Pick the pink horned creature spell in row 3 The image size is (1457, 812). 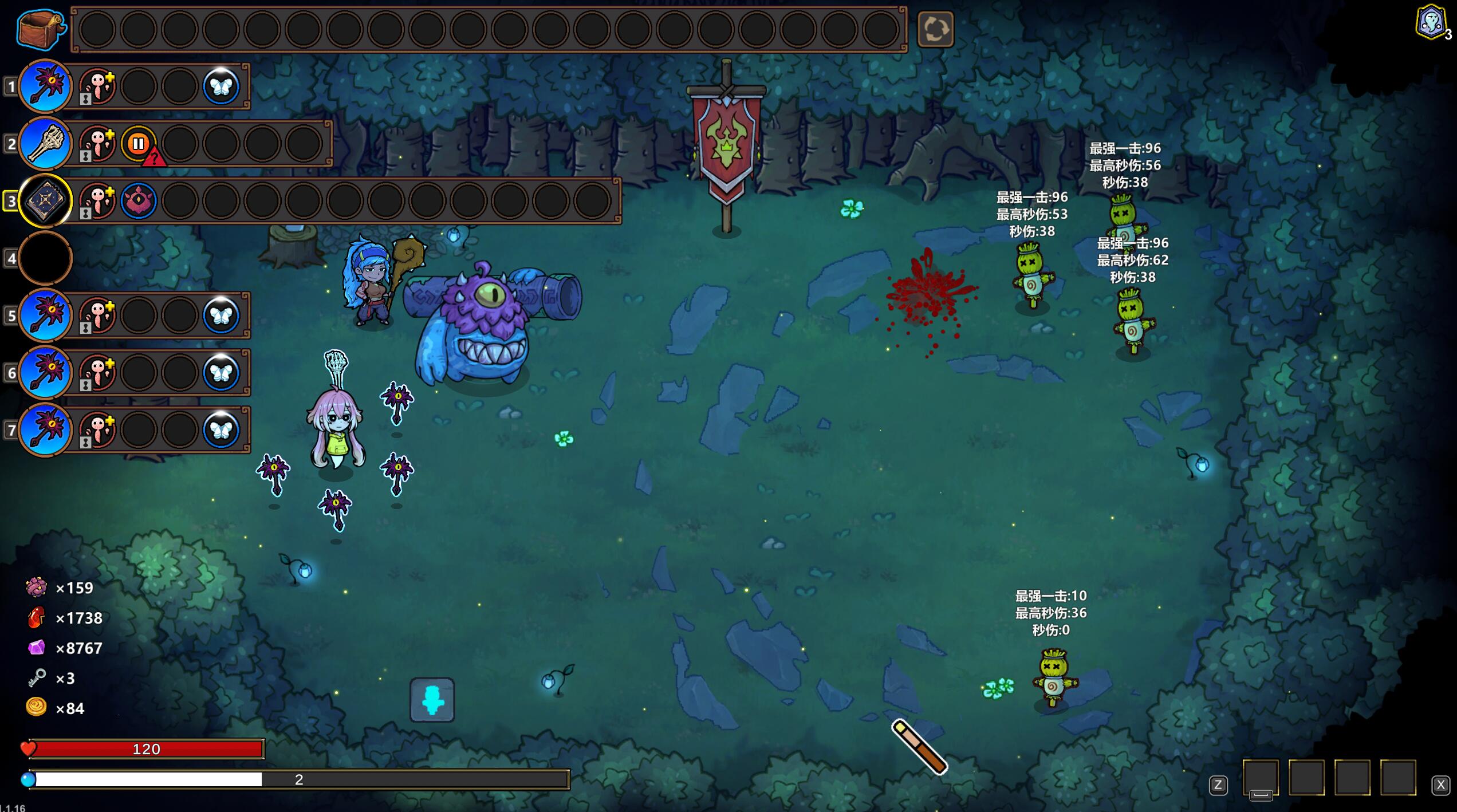click(138, 200)
